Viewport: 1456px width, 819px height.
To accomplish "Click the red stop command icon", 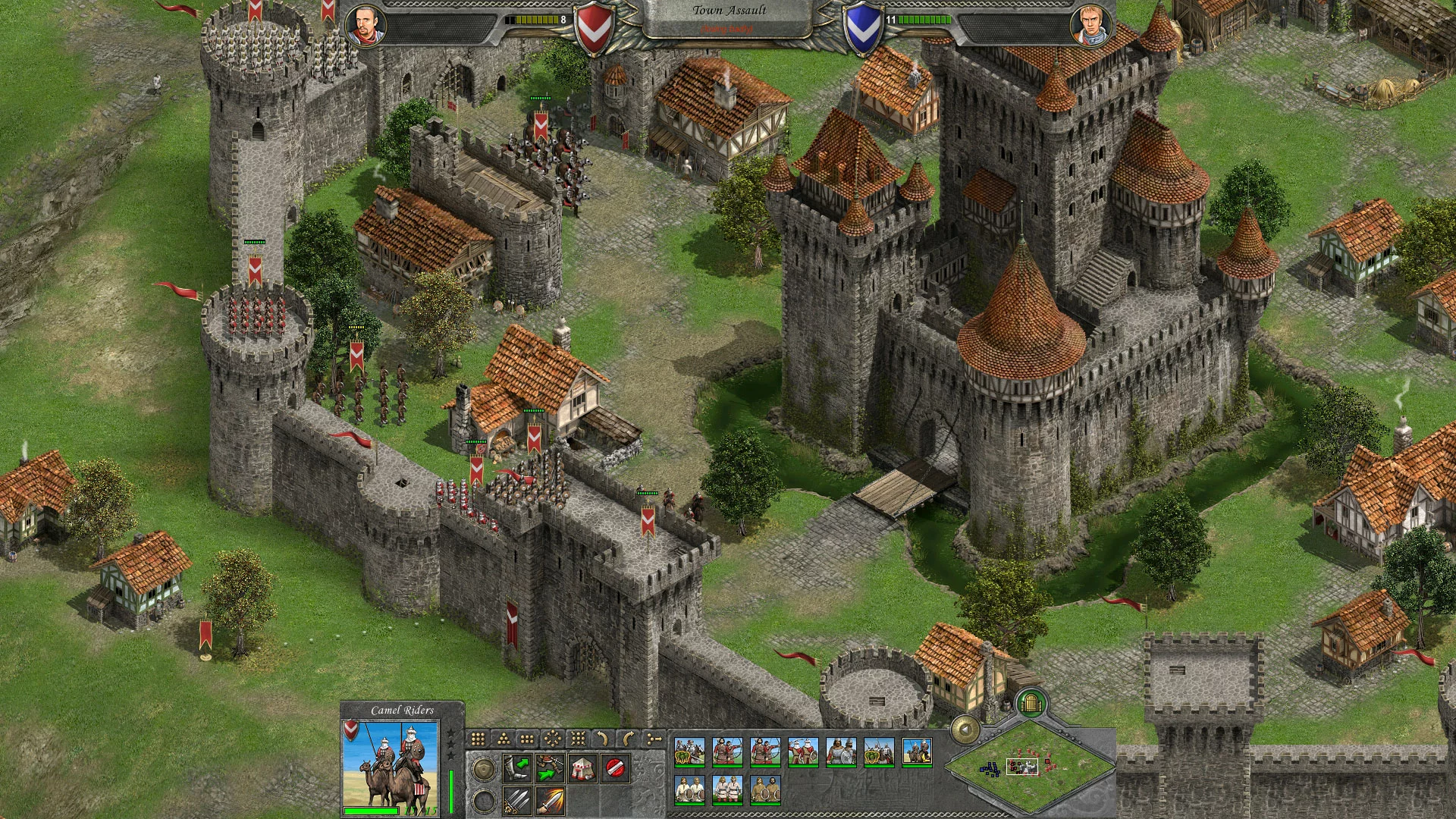I will tap(615, 769).
